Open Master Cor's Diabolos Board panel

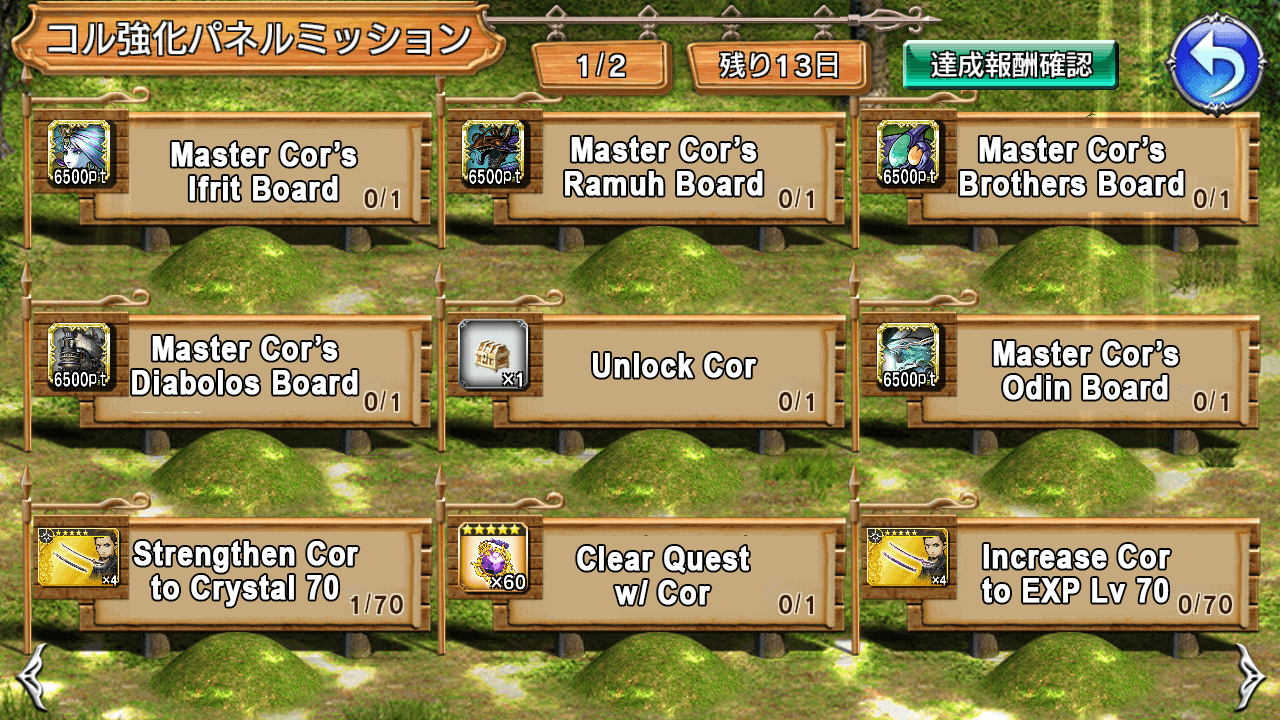tap(245, 367)
